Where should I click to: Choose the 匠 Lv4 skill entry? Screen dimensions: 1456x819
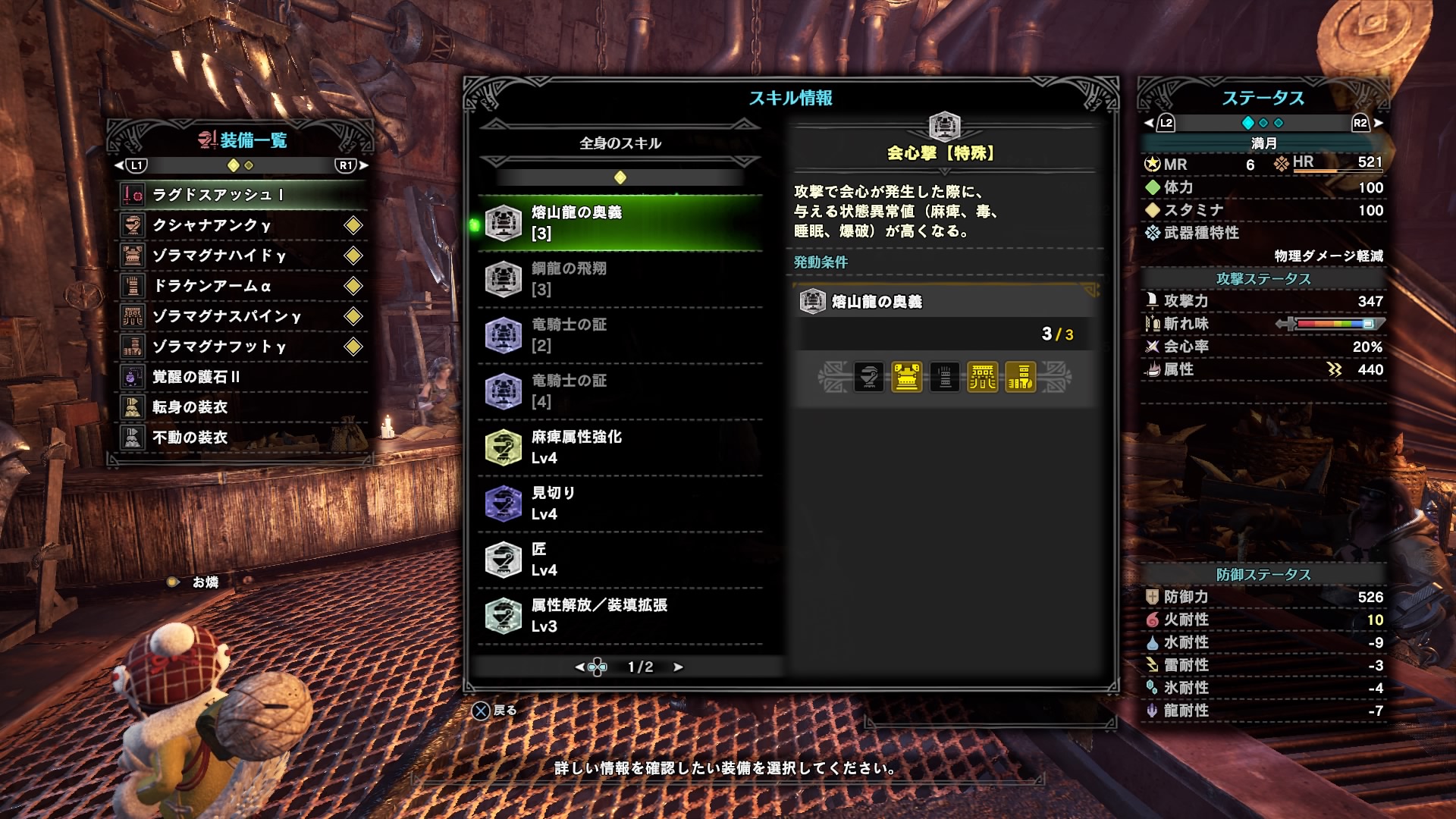point(620,560)
